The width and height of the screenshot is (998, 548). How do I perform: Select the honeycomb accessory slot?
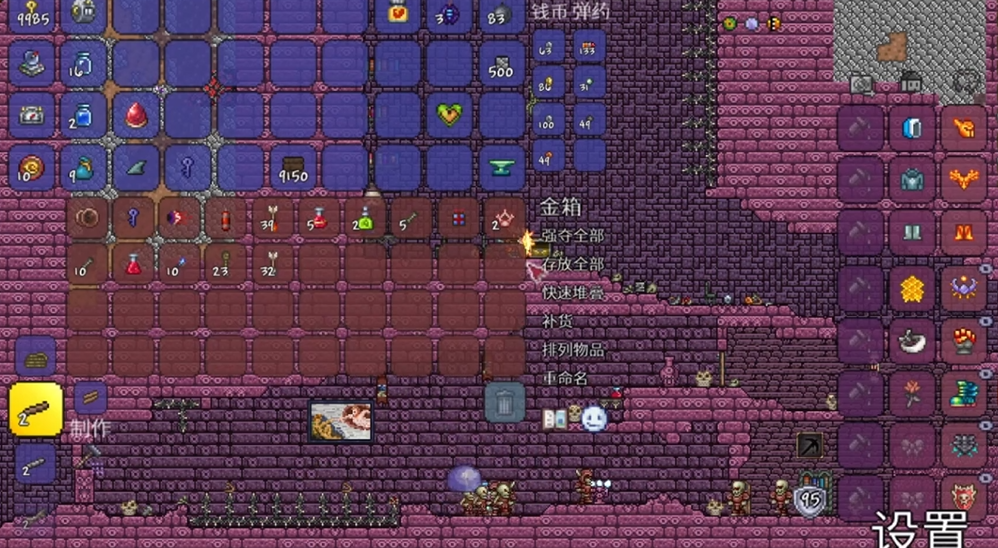click(x=911, y=288)
